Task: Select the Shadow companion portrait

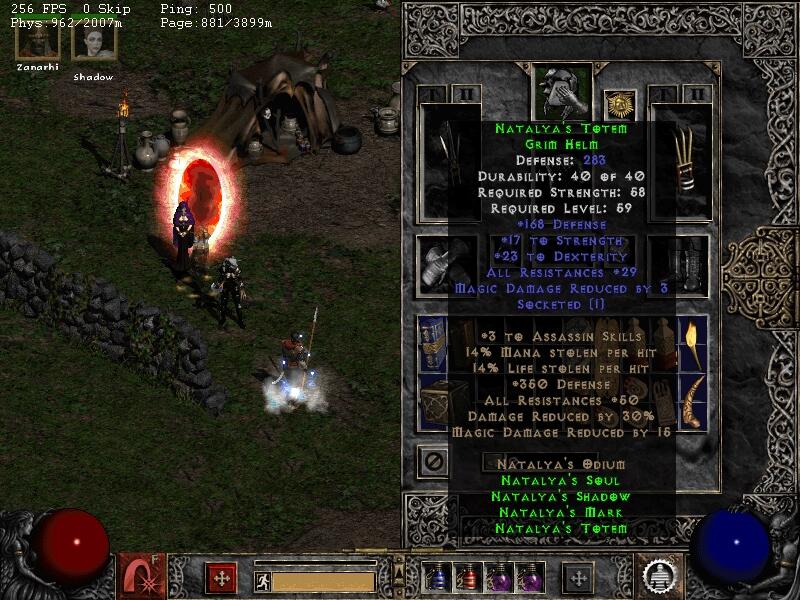Action: (x=93, y=40)
